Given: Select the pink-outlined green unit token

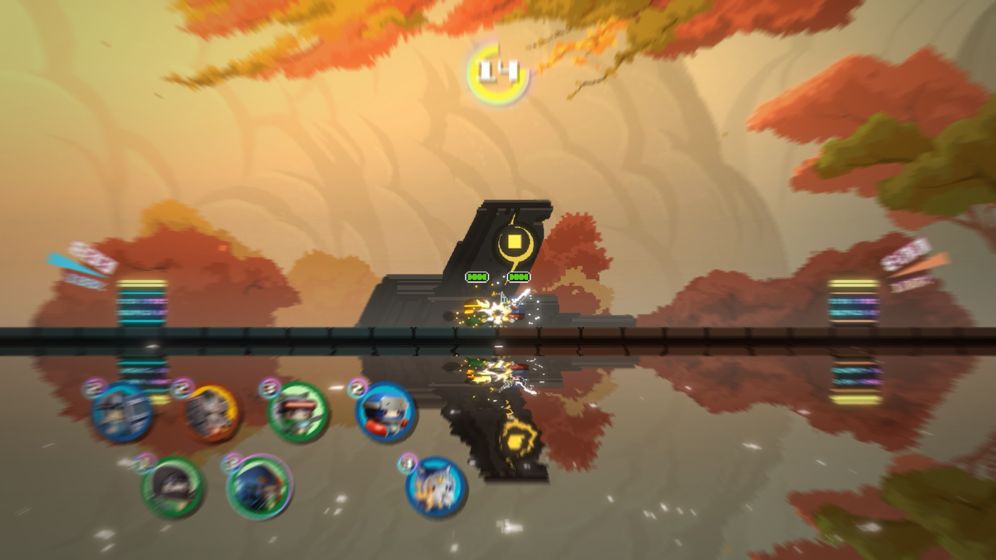Looking at the screenshot, I should (x=259, y=486).
